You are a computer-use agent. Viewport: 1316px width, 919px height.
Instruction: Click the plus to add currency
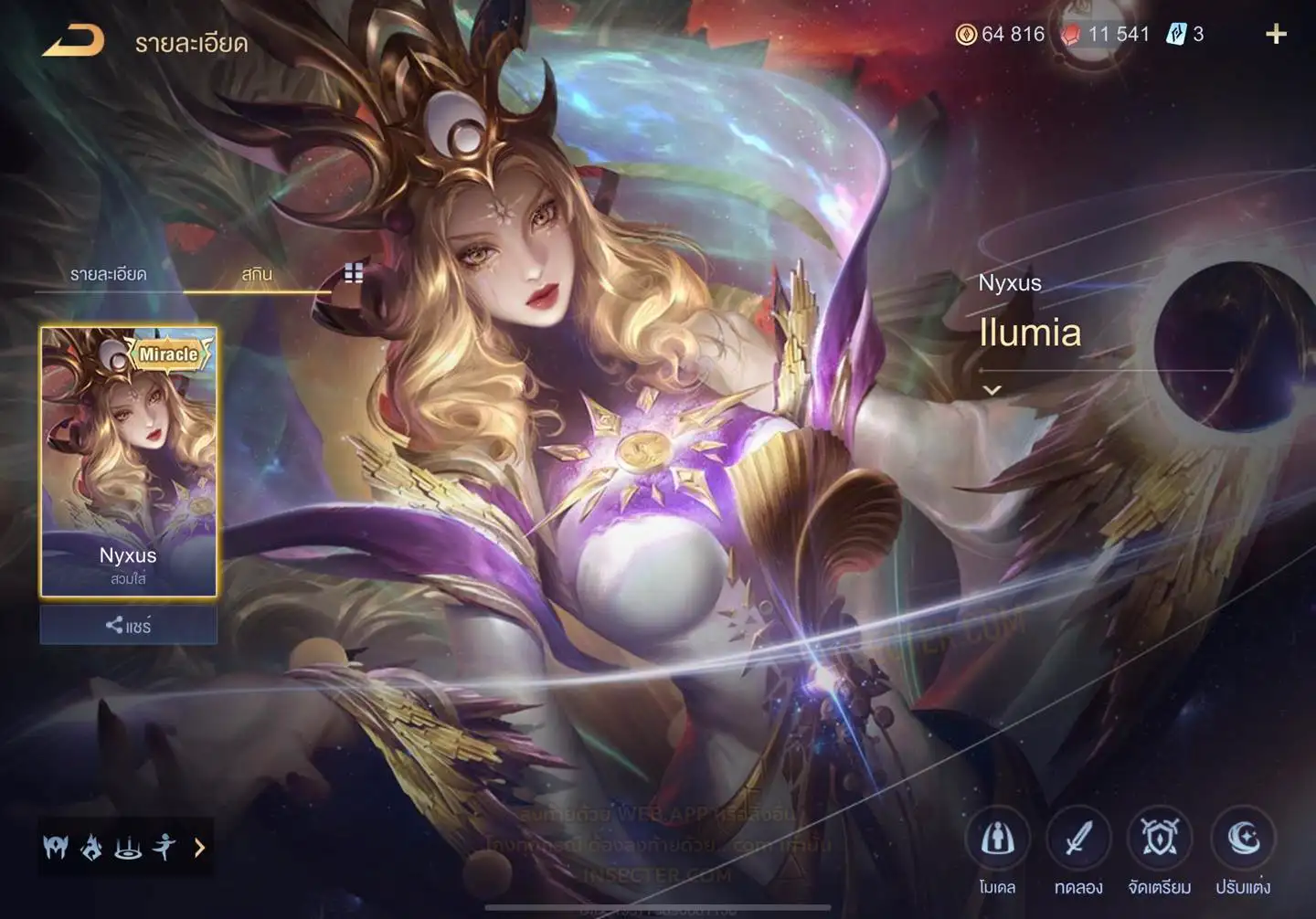click(1276, 35)
